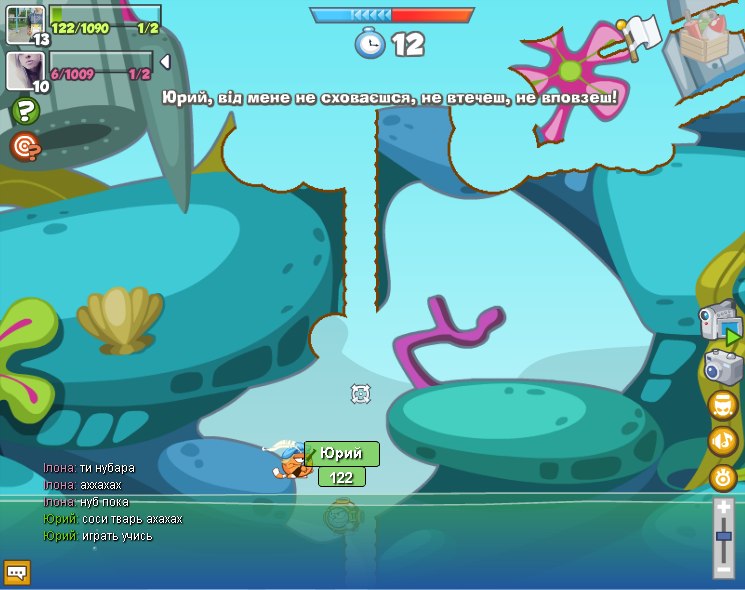The width and height of the screenshot is (745, 590).
Task: Select the level 13 player avatar
Action: point(26,24)
